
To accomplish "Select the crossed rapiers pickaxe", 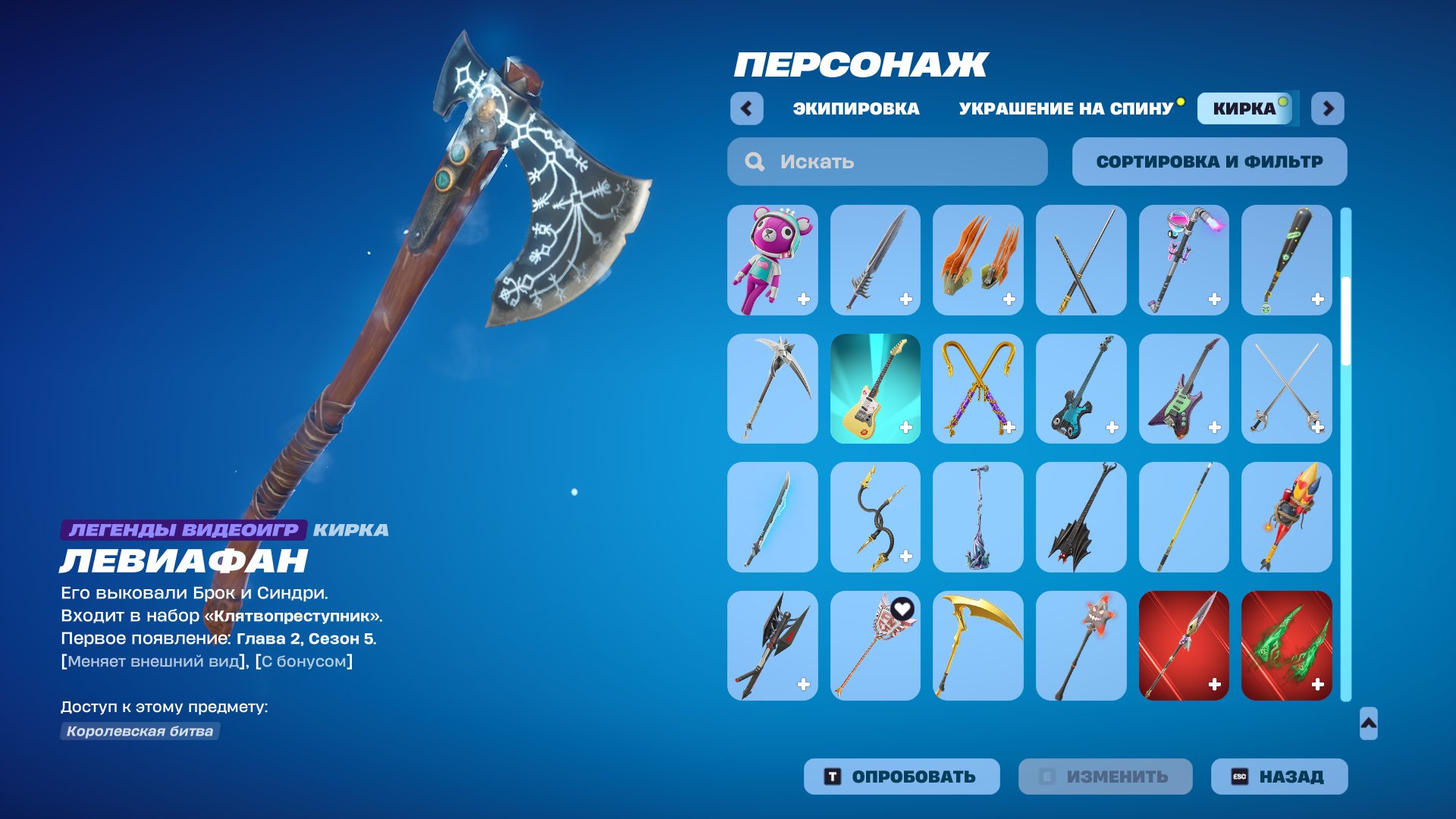I will pos(1287,388).
